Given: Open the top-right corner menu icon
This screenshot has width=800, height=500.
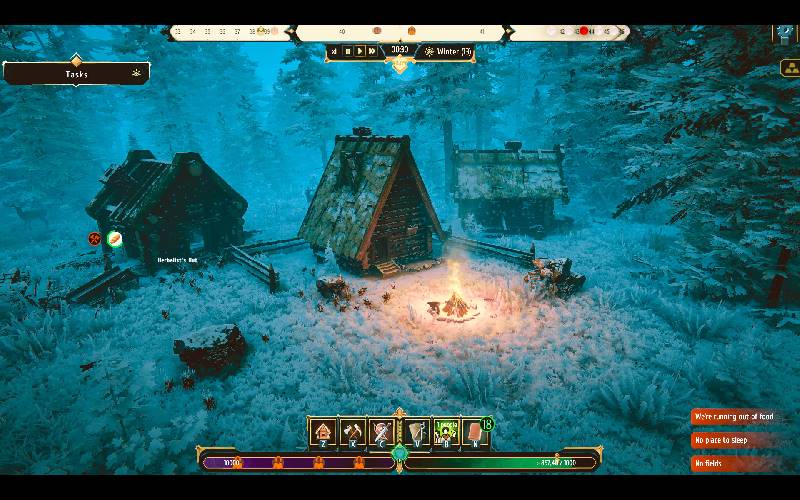Looking at the screenshot, I should click(x=787, y=33).
